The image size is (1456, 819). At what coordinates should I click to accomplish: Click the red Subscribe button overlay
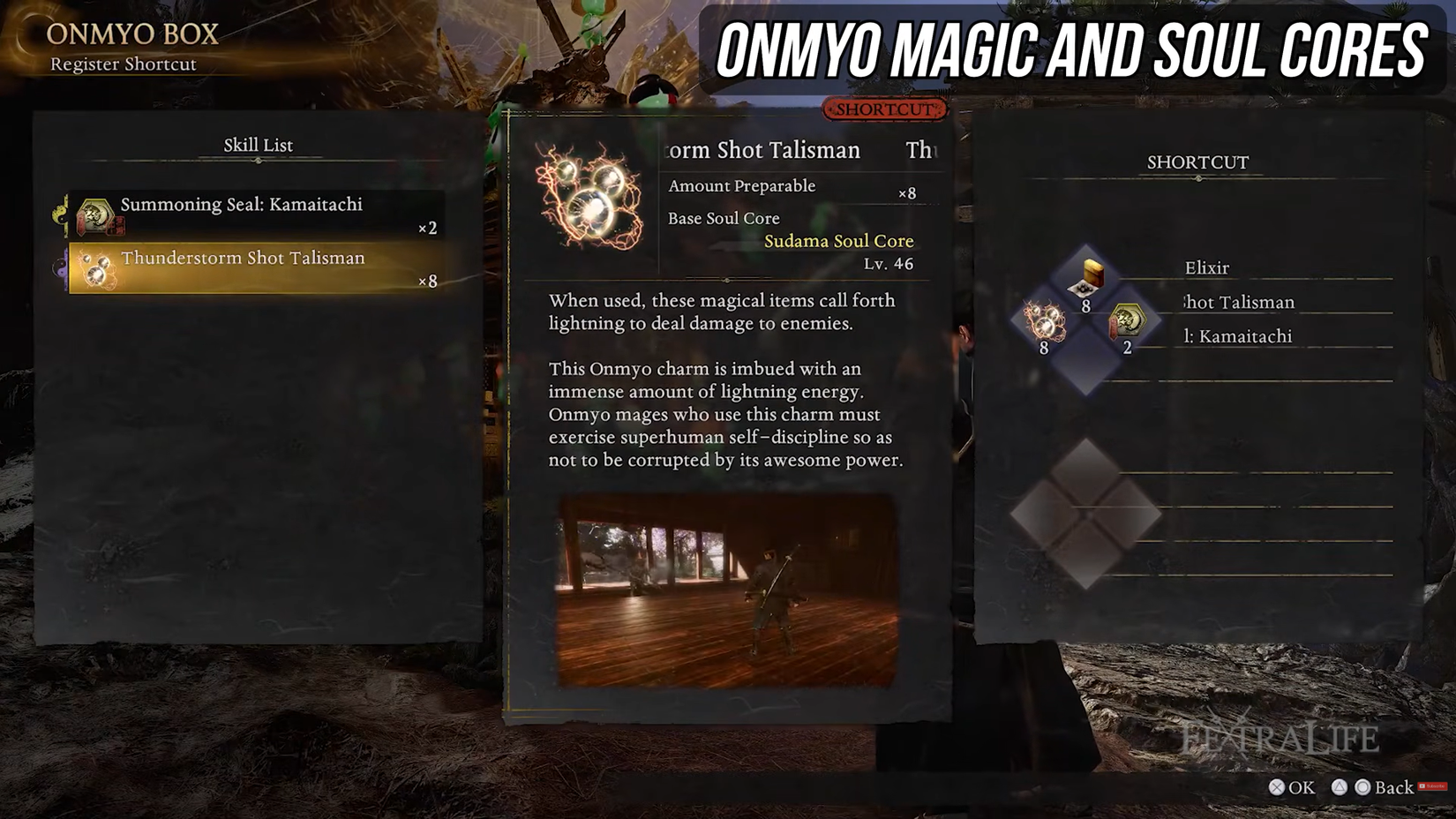pos(1431,786)
